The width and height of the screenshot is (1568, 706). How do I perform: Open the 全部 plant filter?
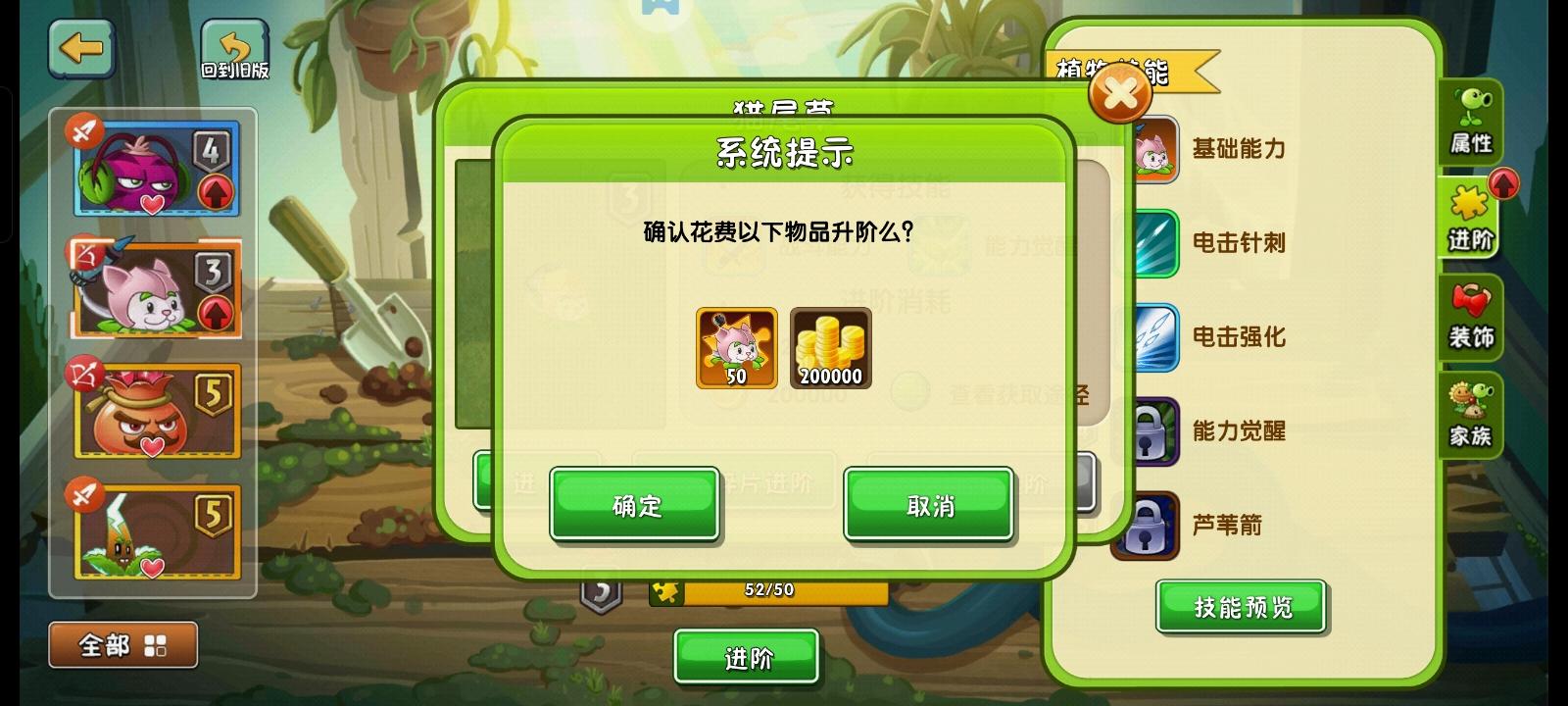(x=122, y=644)
